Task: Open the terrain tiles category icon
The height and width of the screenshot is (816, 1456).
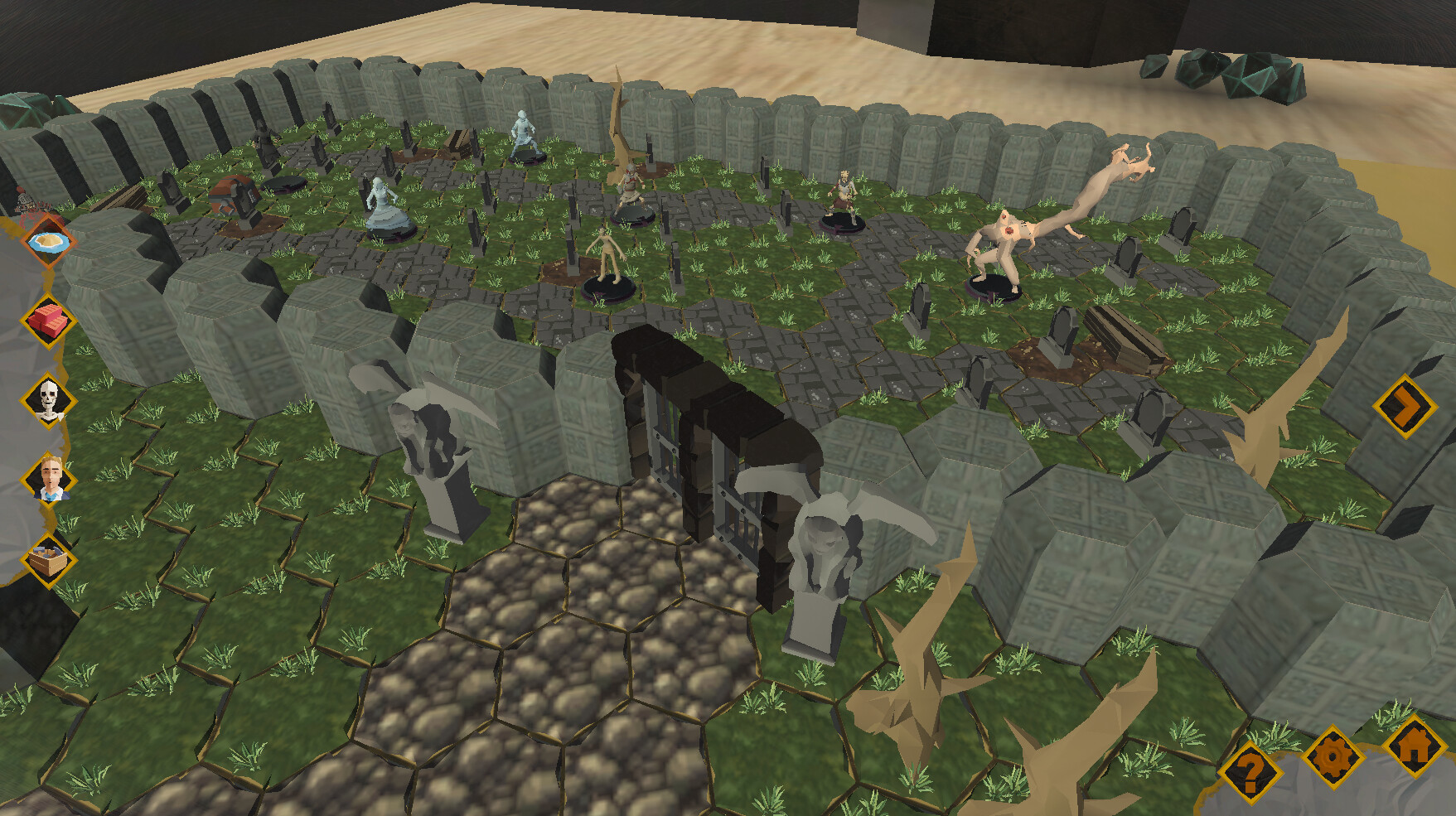Action: pos(50,243)
